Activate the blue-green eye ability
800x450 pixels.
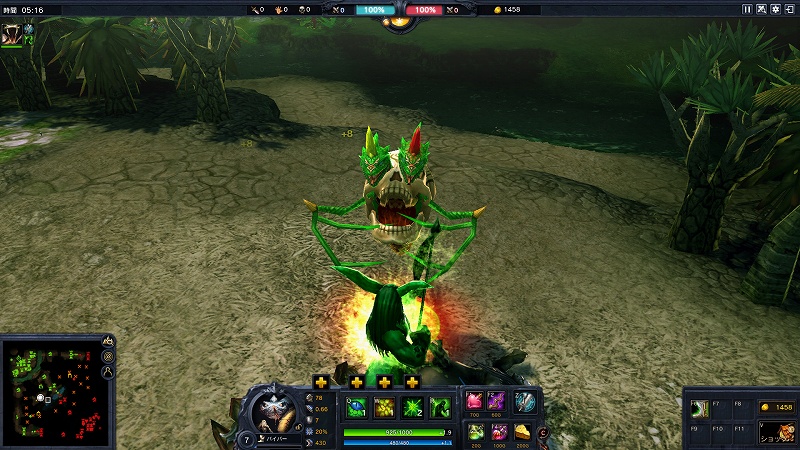[x=356, y=407]
